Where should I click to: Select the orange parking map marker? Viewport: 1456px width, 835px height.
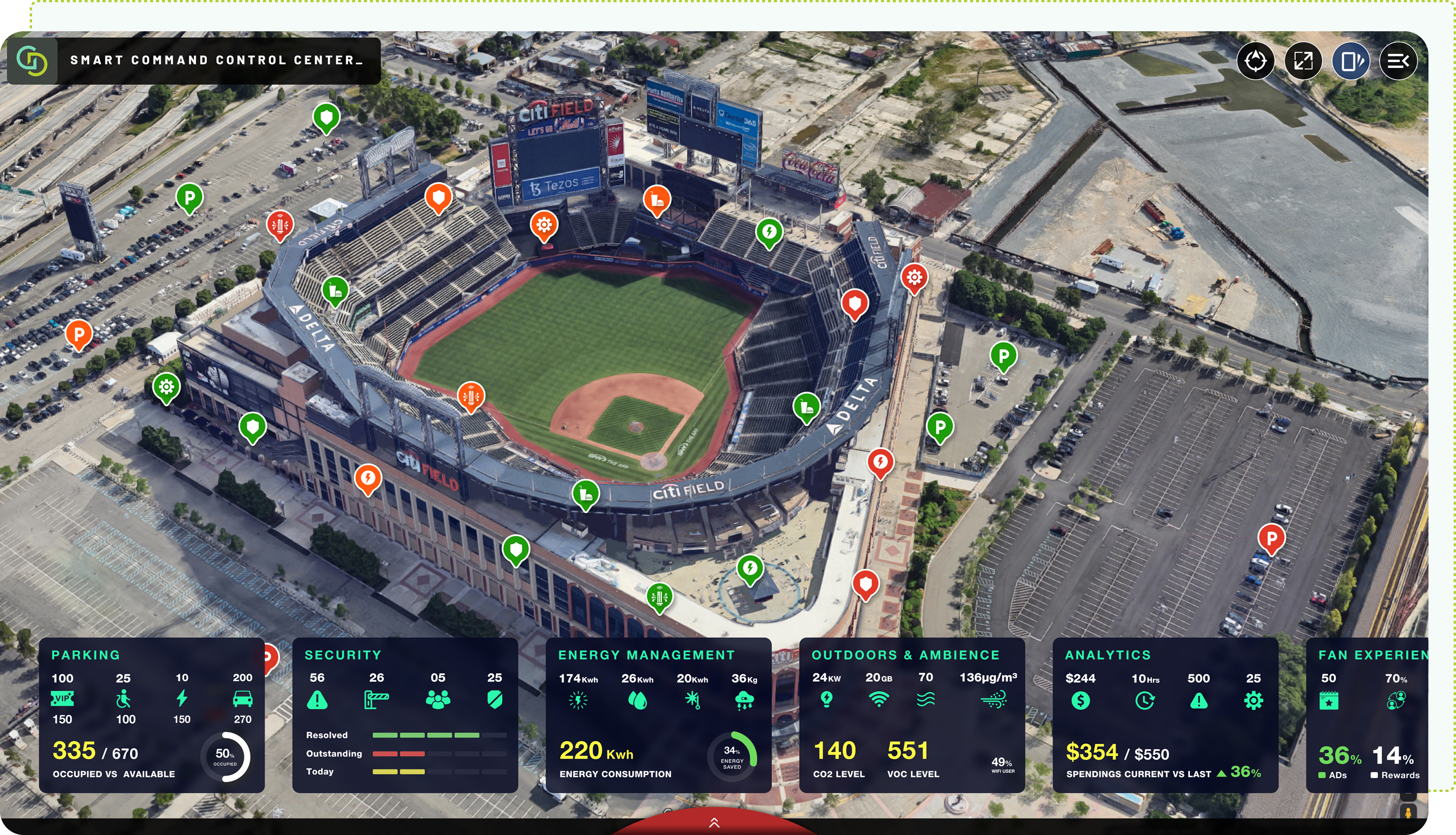pos(79,333)
